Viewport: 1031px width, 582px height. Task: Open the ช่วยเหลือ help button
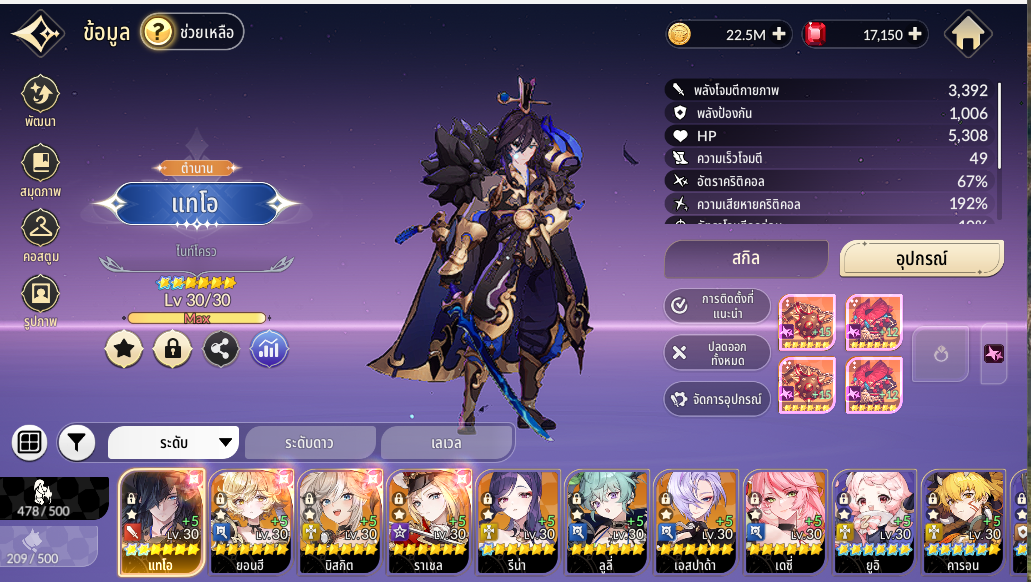(x=192, y=33)
